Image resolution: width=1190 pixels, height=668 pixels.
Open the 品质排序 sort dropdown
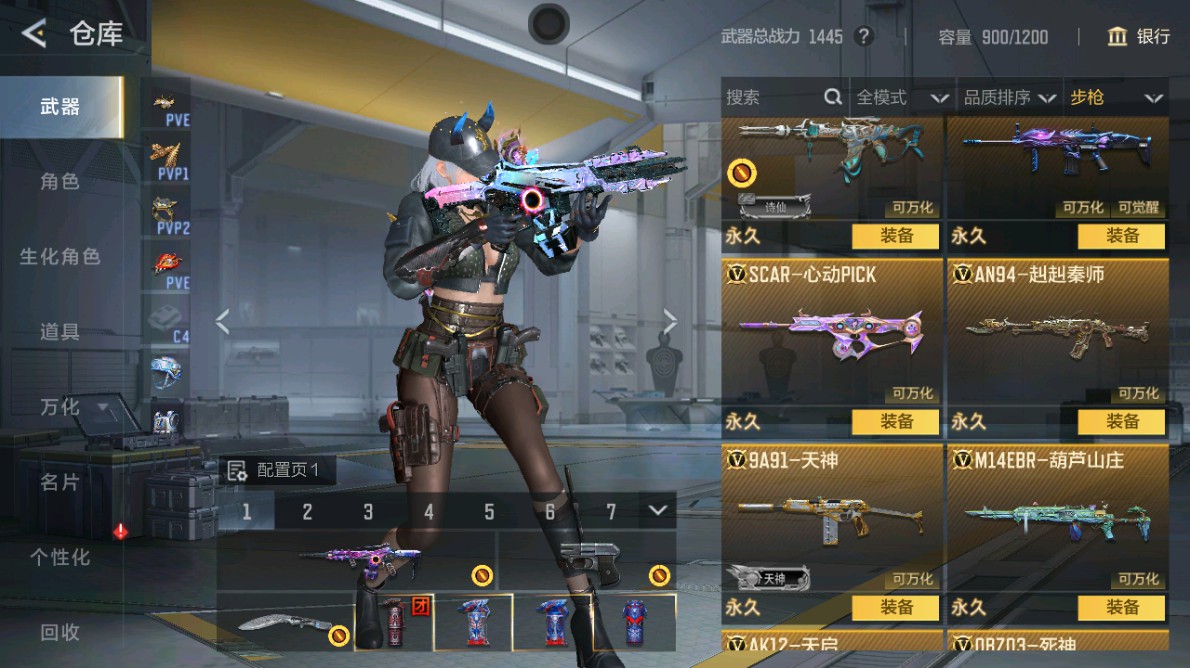pos(1009,97)
